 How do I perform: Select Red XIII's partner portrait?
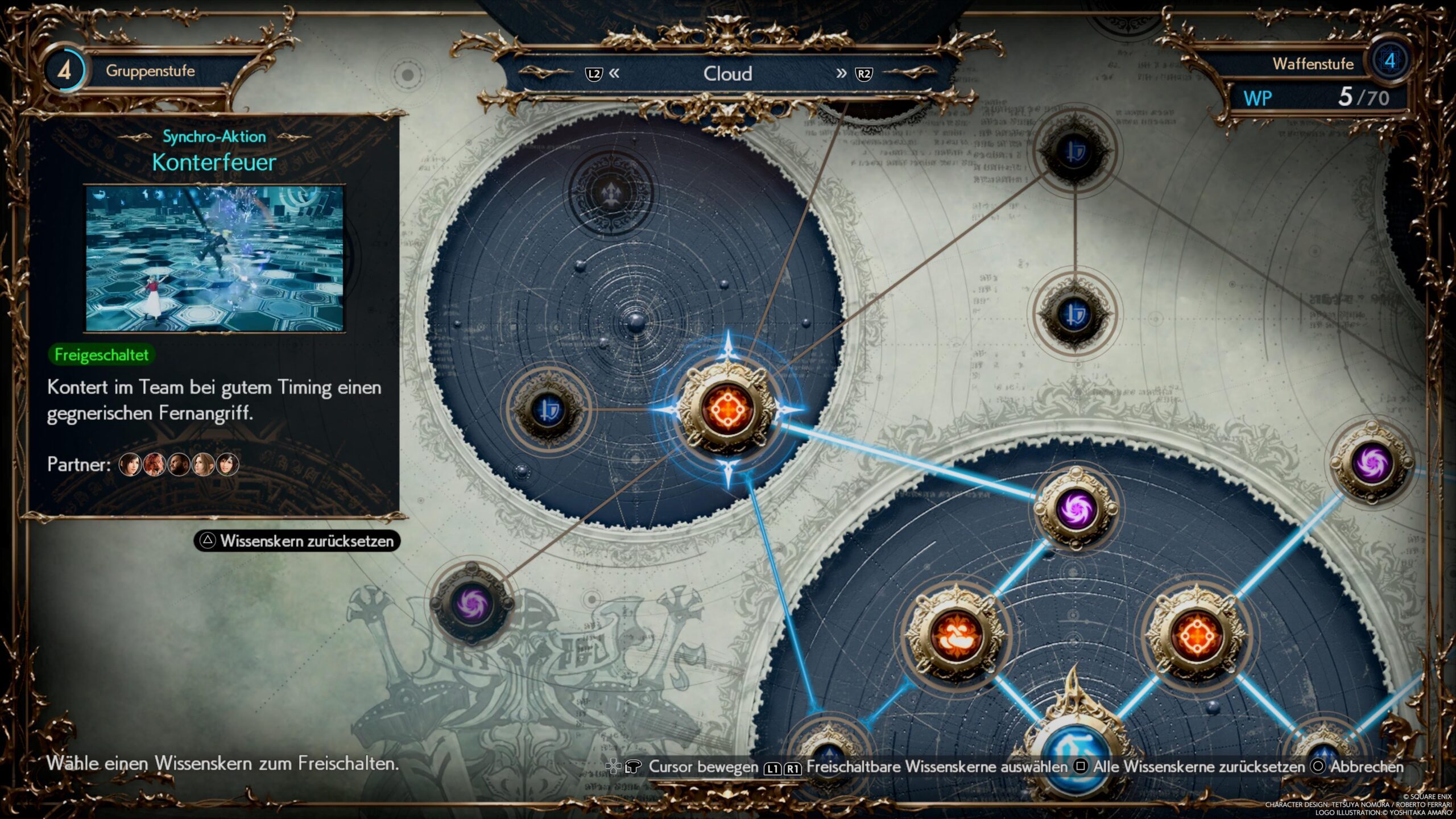[154, 465]
